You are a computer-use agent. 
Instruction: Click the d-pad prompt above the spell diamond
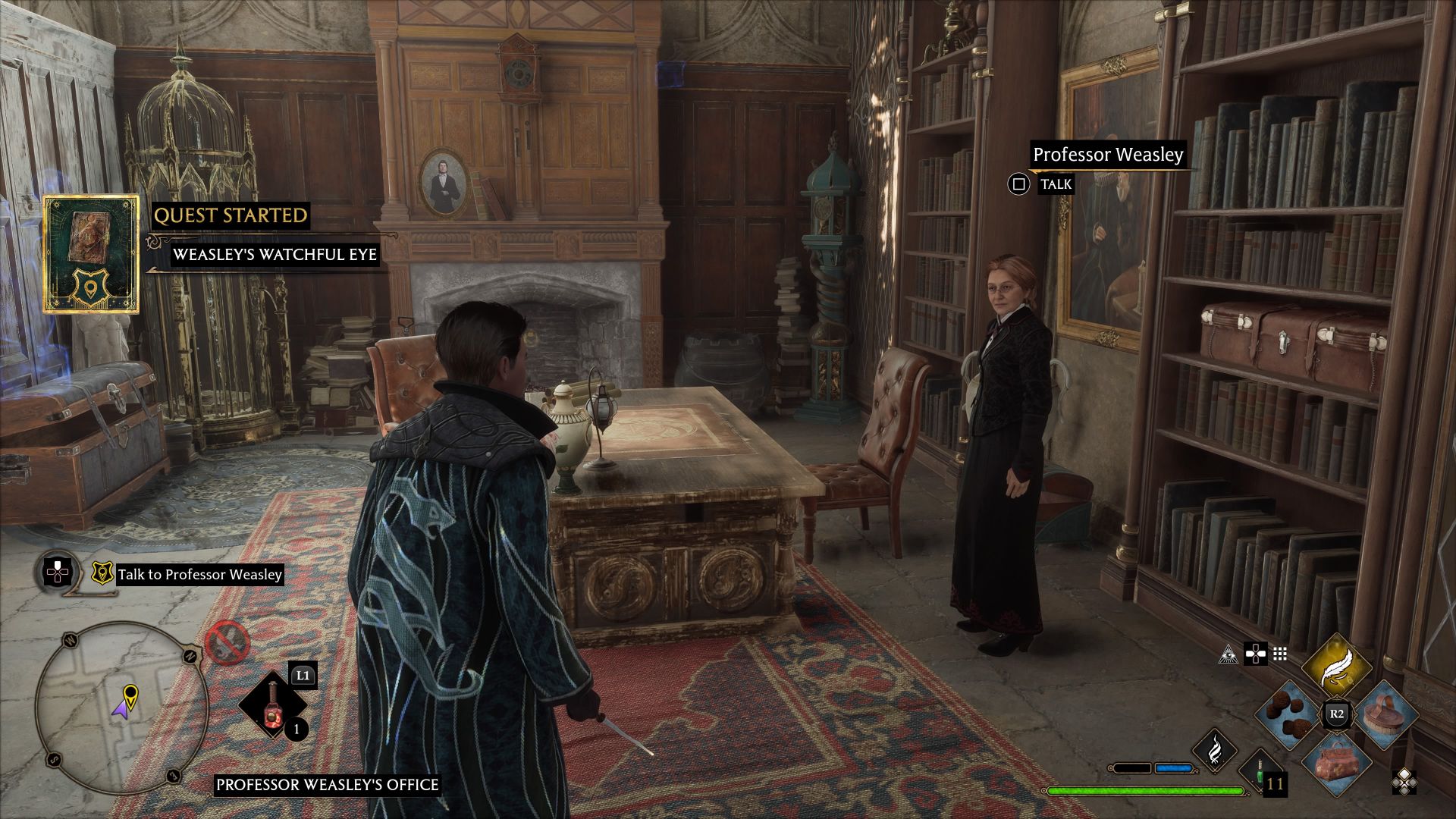[1256, 654]
